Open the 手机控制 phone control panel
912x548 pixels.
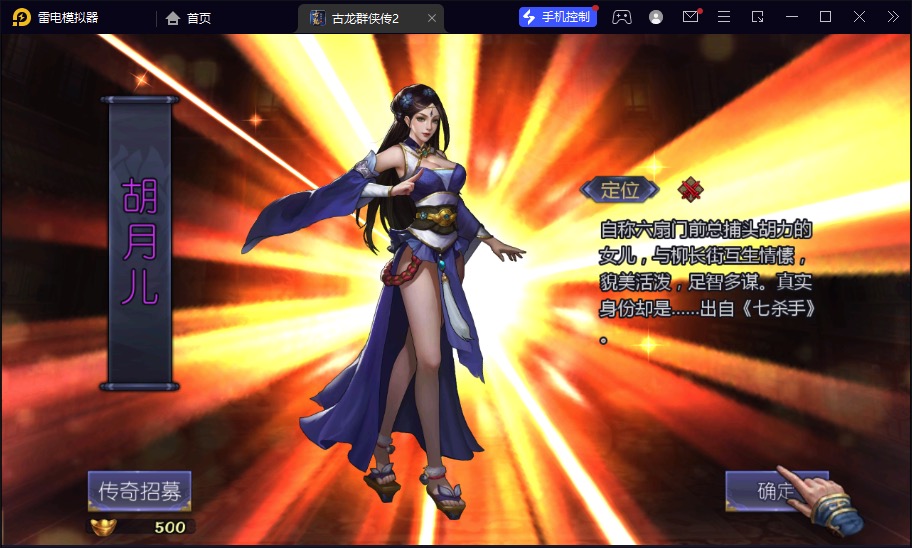click(557, 17)
